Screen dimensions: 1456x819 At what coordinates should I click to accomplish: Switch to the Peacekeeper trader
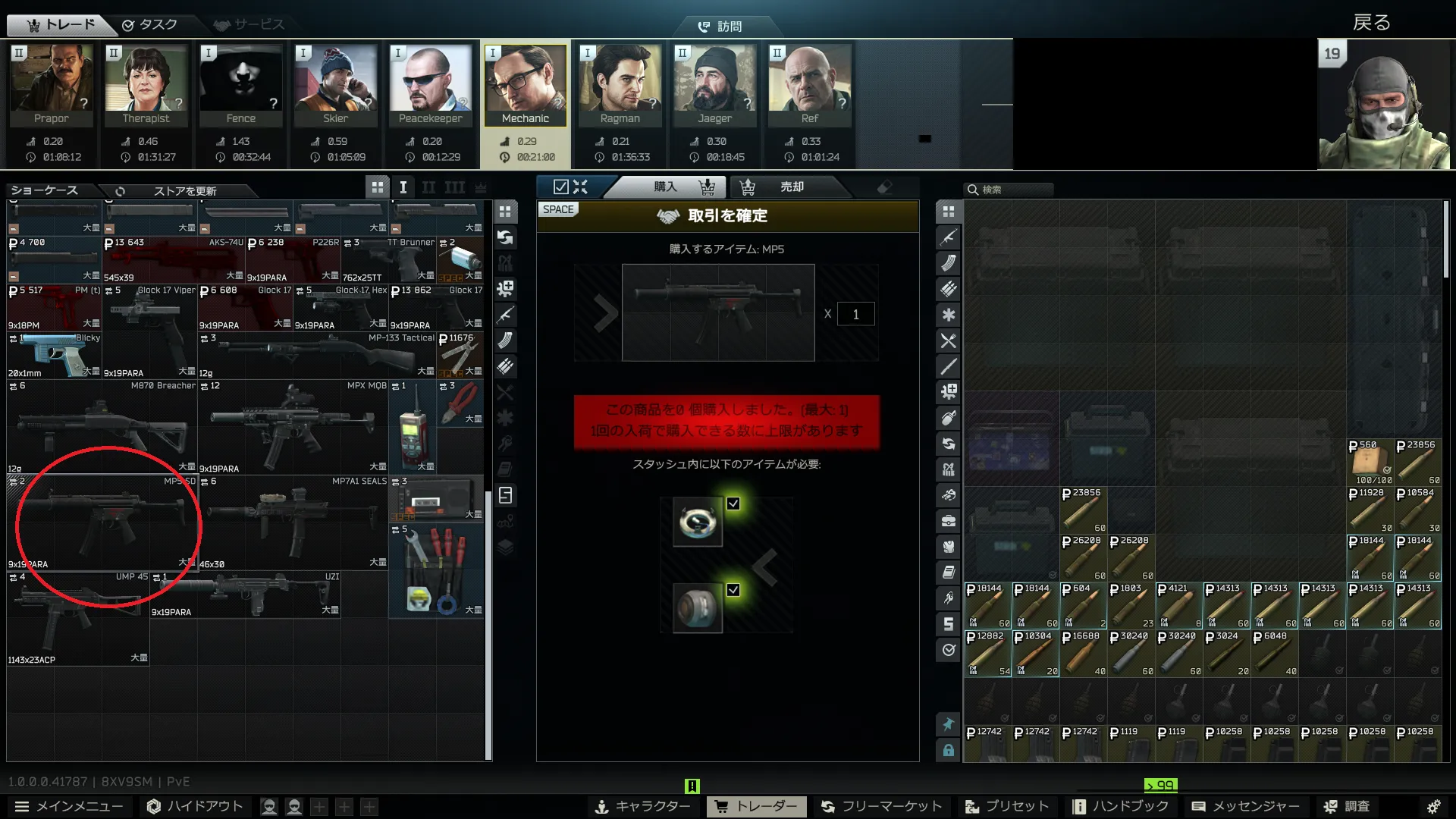430,84
